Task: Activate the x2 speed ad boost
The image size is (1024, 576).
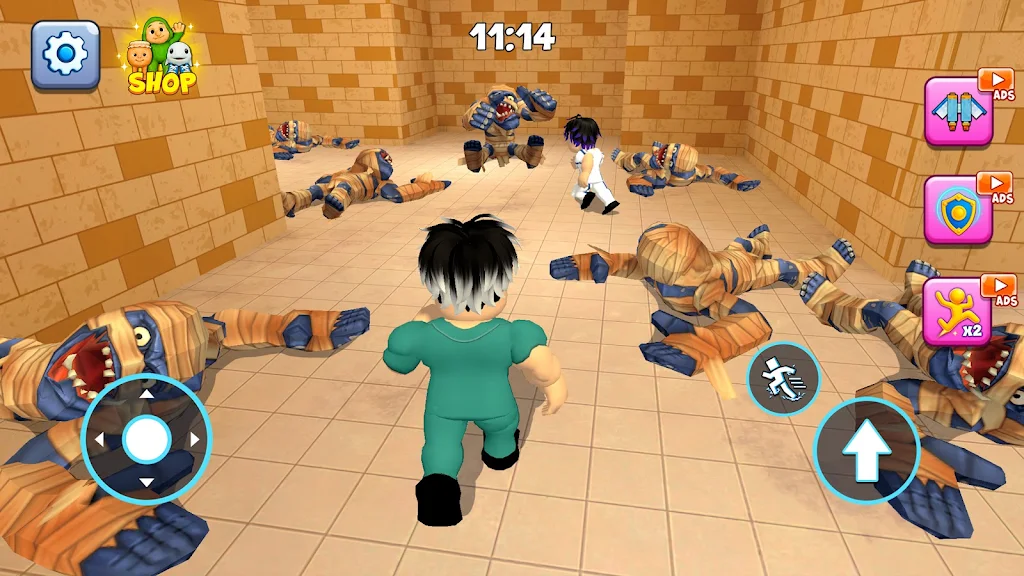Action: pos(958,313)
